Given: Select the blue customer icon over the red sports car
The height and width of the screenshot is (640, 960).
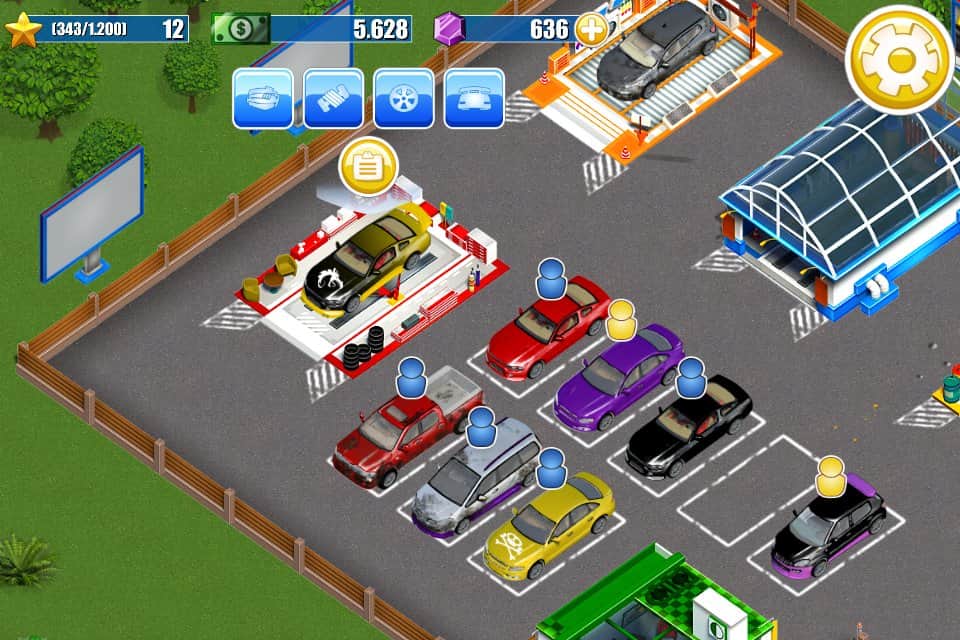Looking at the screenshot, I should (x=551, y=278).
